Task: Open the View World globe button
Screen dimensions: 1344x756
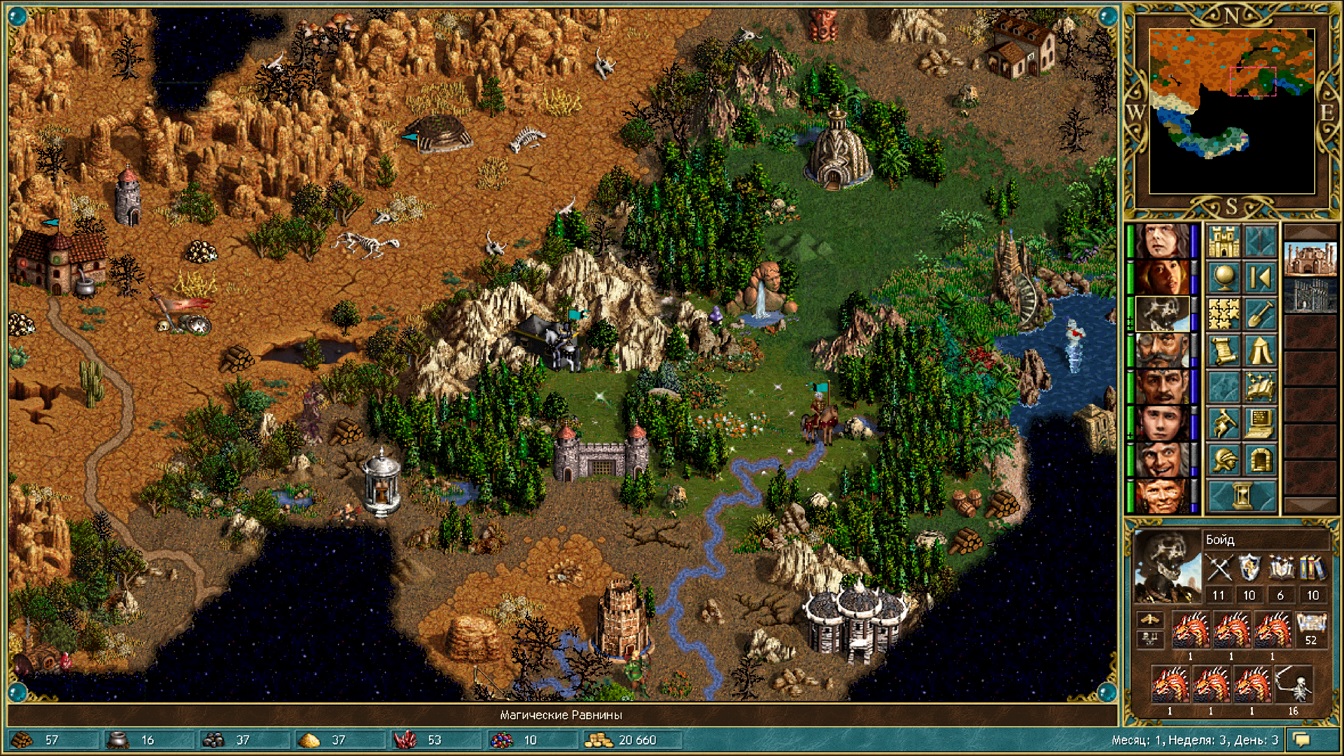Action: coord(1223,277)
